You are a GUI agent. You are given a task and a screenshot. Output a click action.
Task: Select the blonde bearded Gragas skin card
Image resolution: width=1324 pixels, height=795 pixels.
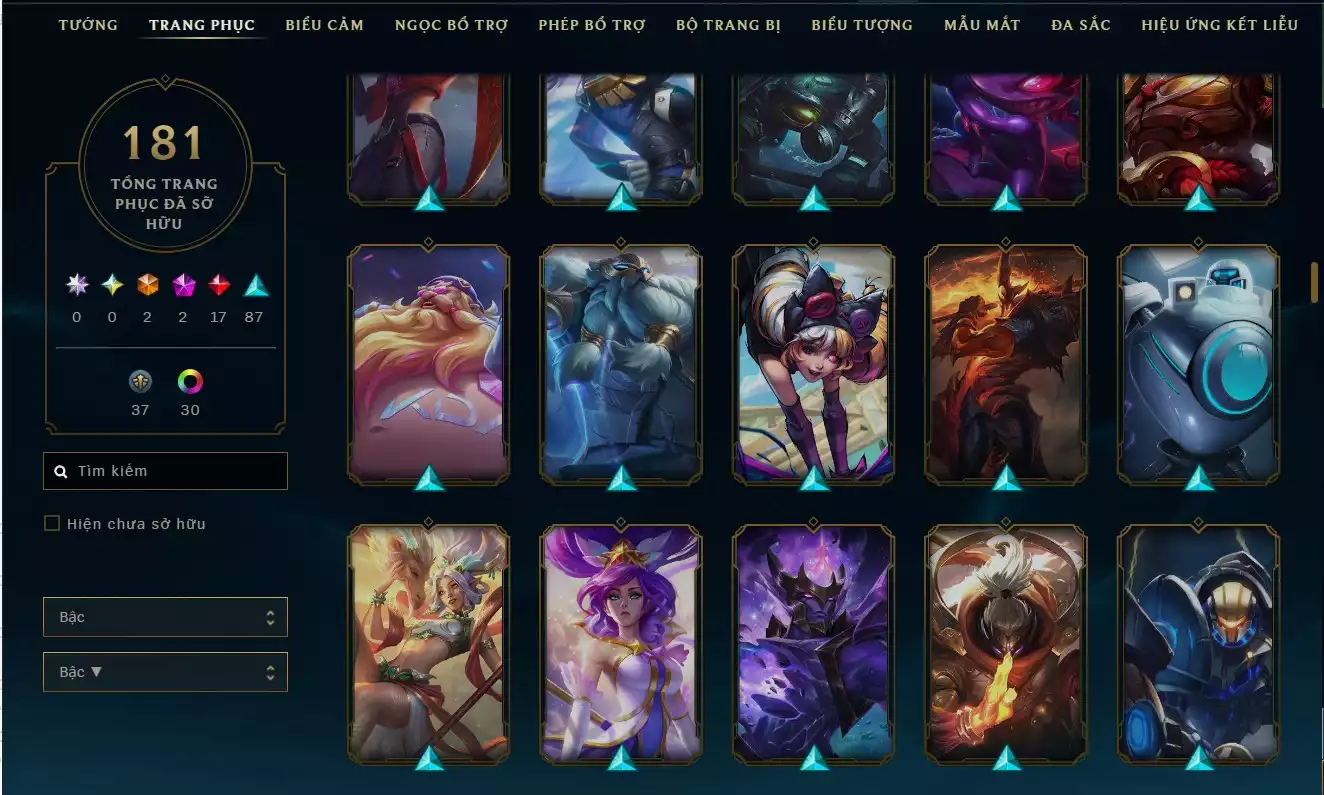click(428, 362)
